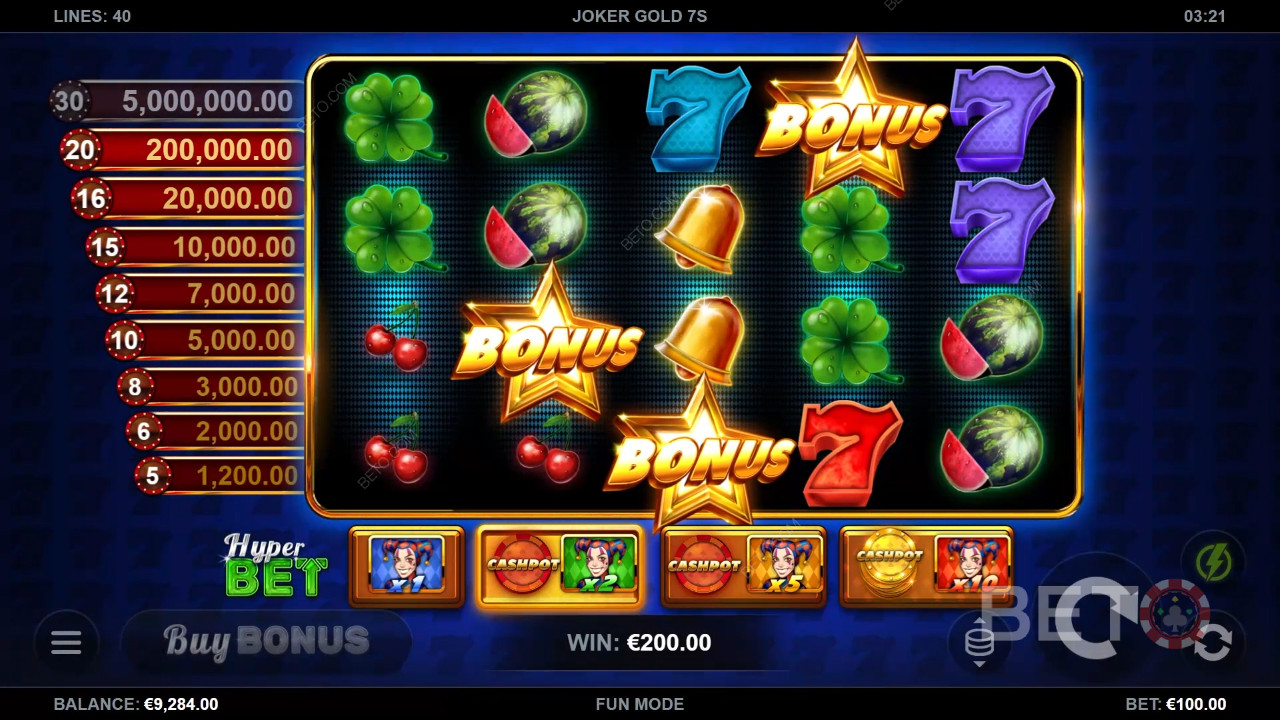The image size is (1280, 720).
Task: Hit the large round spin button
Action: (x=1096, y=618)
